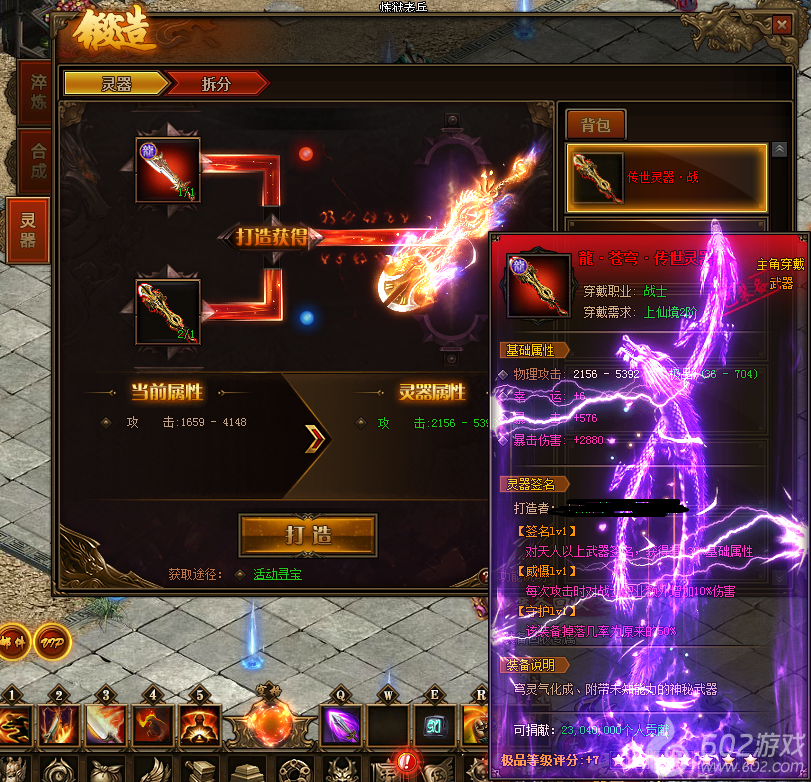
Task: Activate the purple dagger skill on Q
Action: [340, 725]
